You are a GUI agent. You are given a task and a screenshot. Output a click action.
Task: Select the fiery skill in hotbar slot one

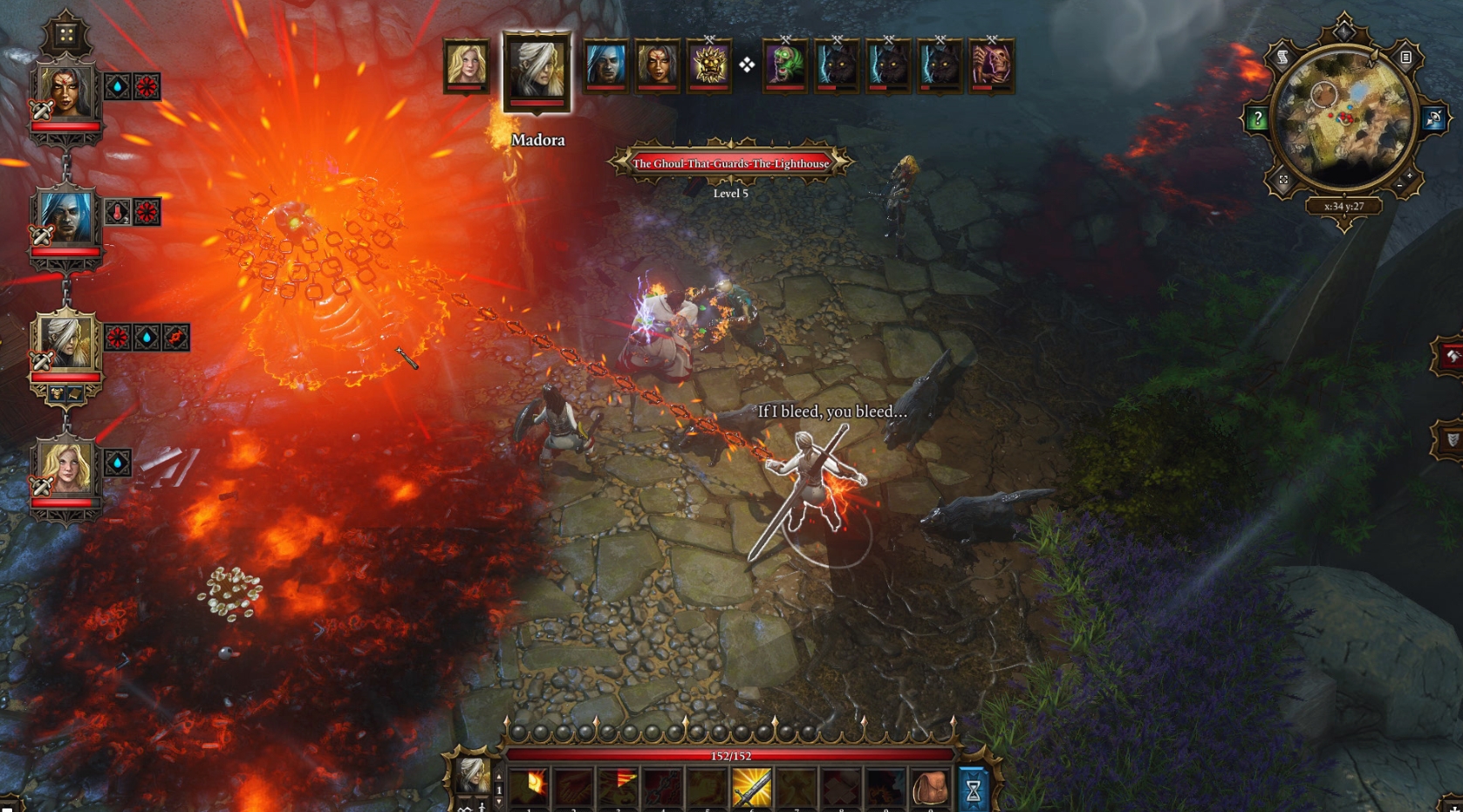529,786
